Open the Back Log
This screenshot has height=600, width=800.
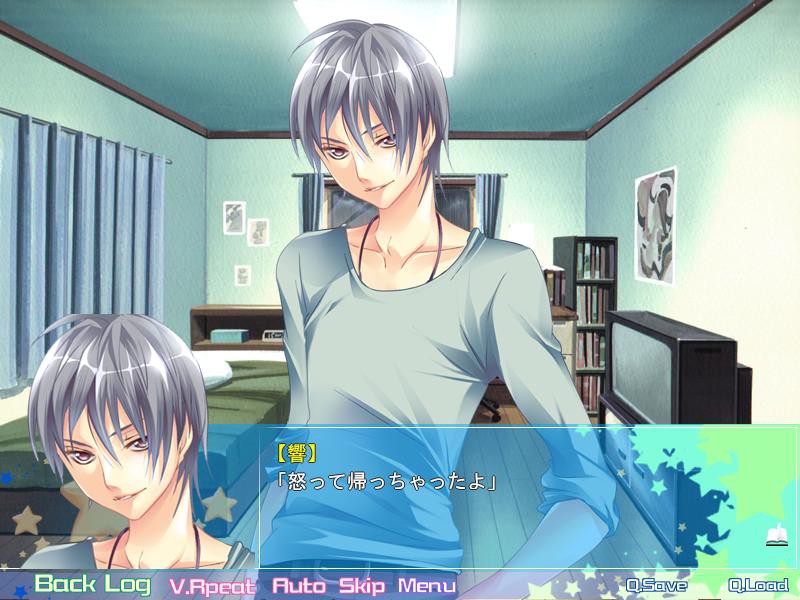click(x=93, y=585)
